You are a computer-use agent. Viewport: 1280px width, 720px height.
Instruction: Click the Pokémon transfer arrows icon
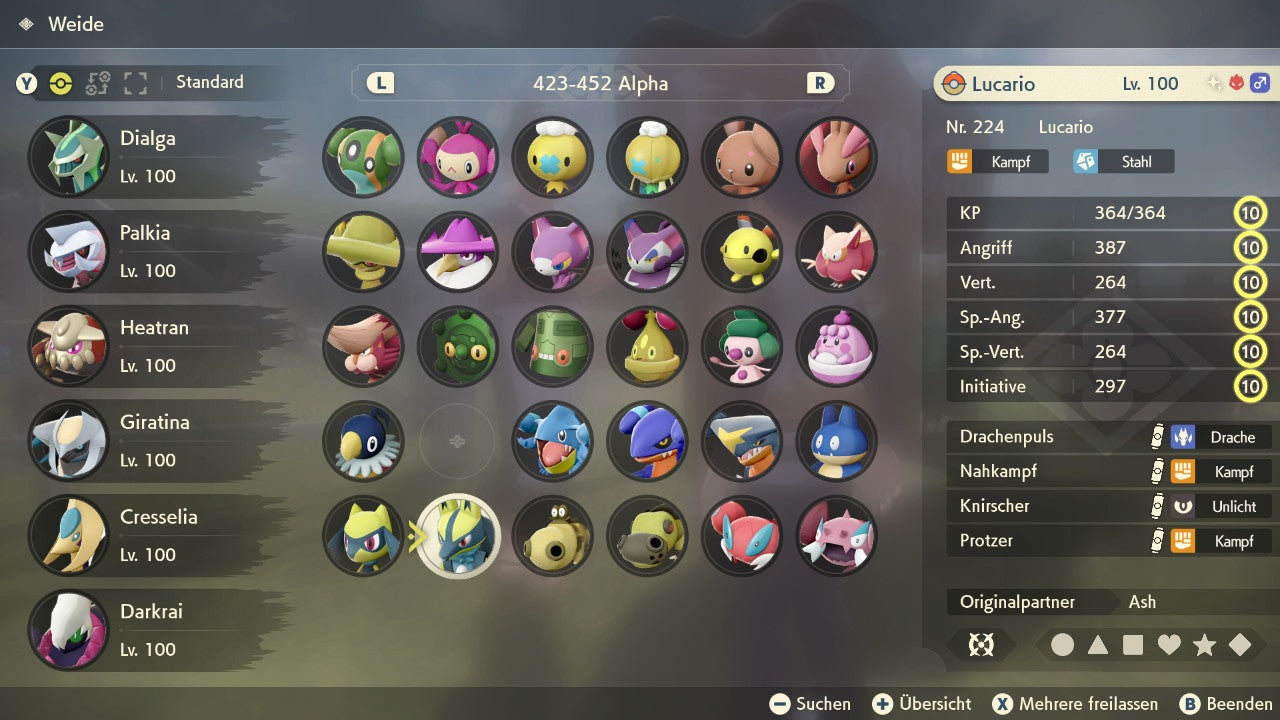click(97, 84)
